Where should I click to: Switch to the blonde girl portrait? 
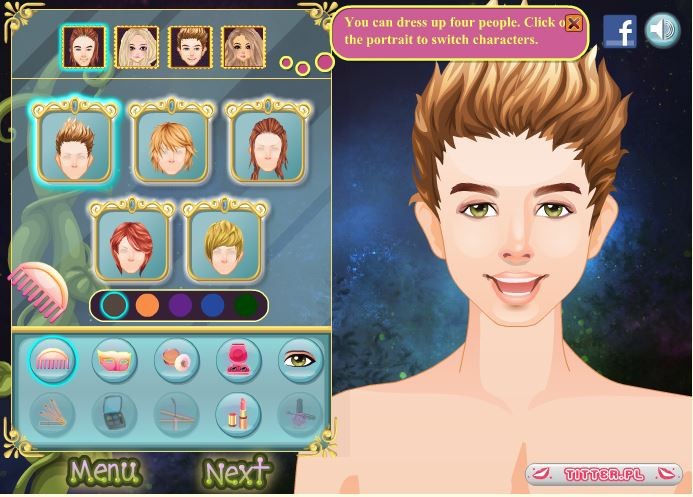pyautogui.click(x=136, y=46)
